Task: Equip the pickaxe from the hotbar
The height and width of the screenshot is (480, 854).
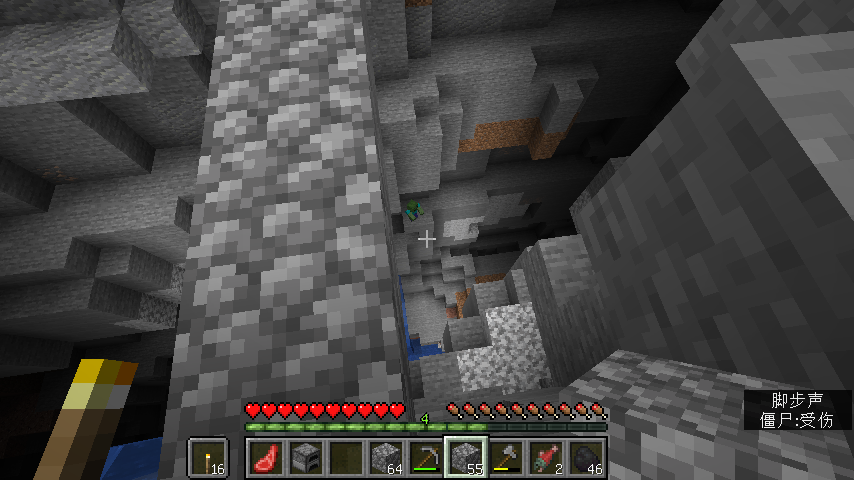Action: point(425,459)
